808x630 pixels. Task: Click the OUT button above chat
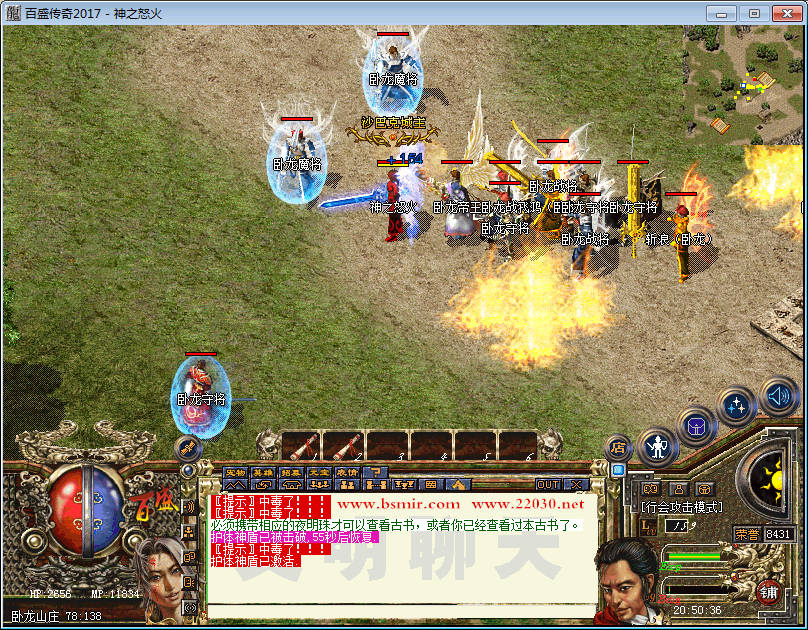click(548, 484)
